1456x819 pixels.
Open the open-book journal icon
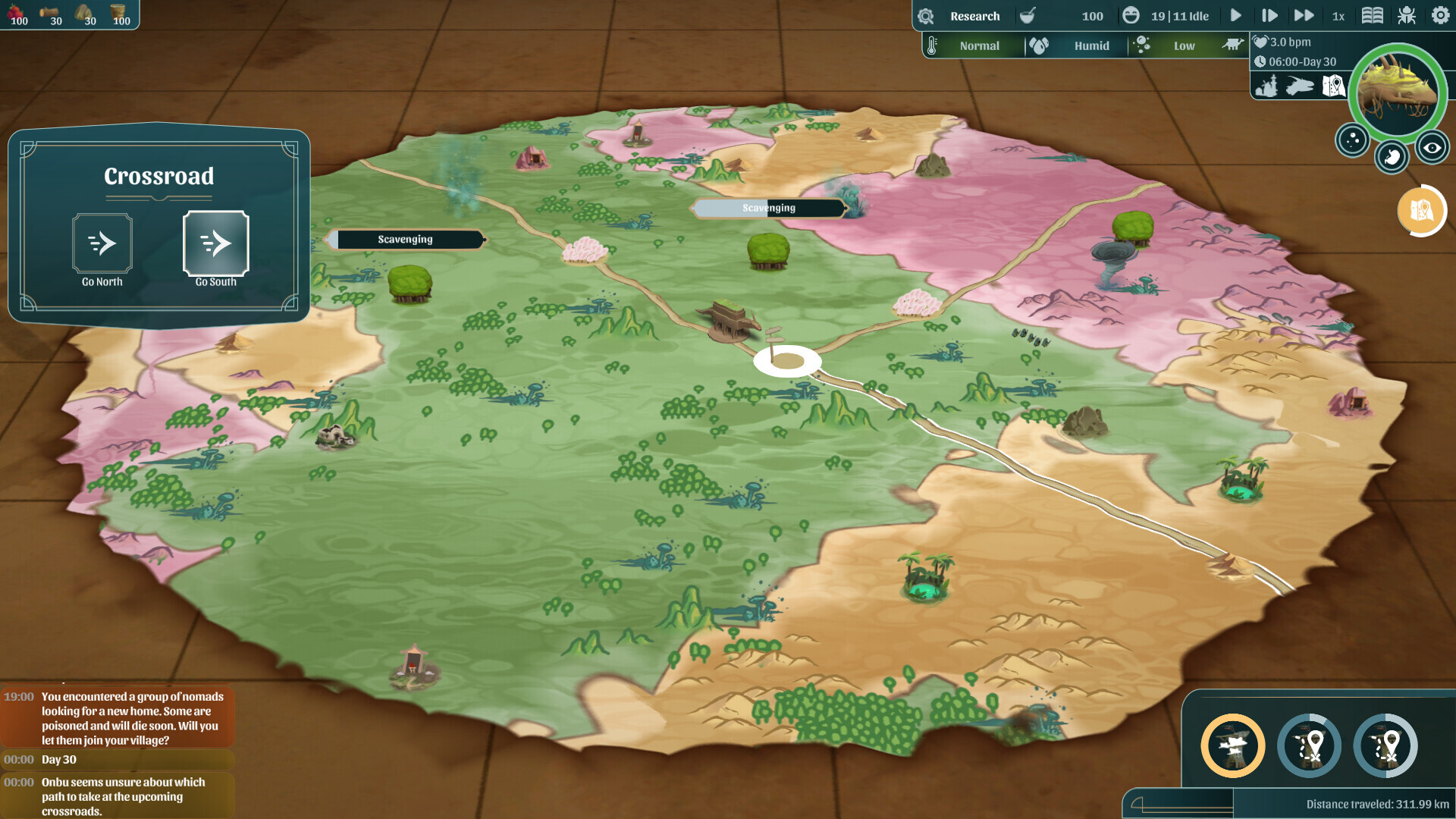(1373, 15)
